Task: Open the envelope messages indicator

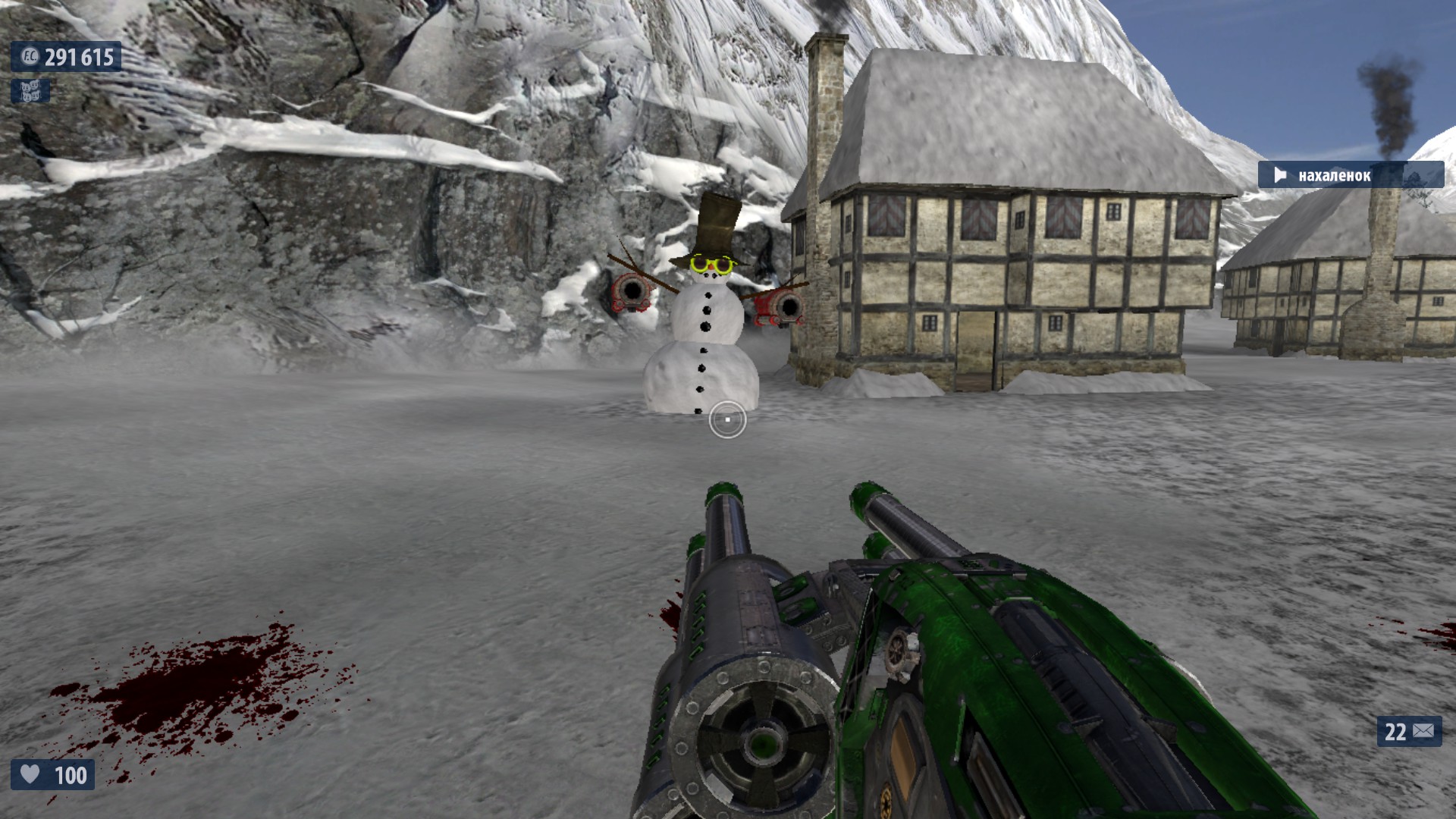Action: tap(1409, 731)
